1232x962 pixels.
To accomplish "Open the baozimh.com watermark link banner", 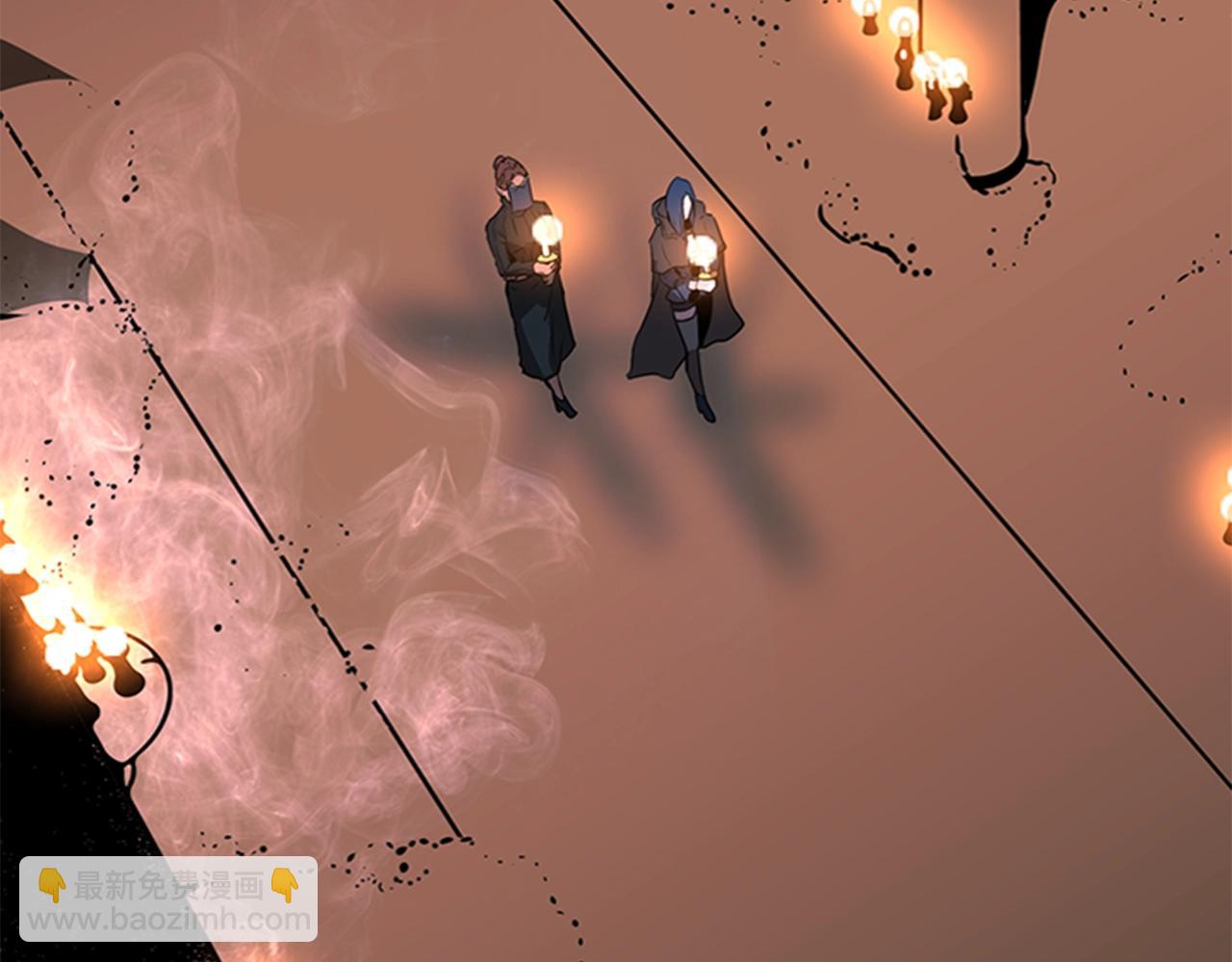I will 168,899.
